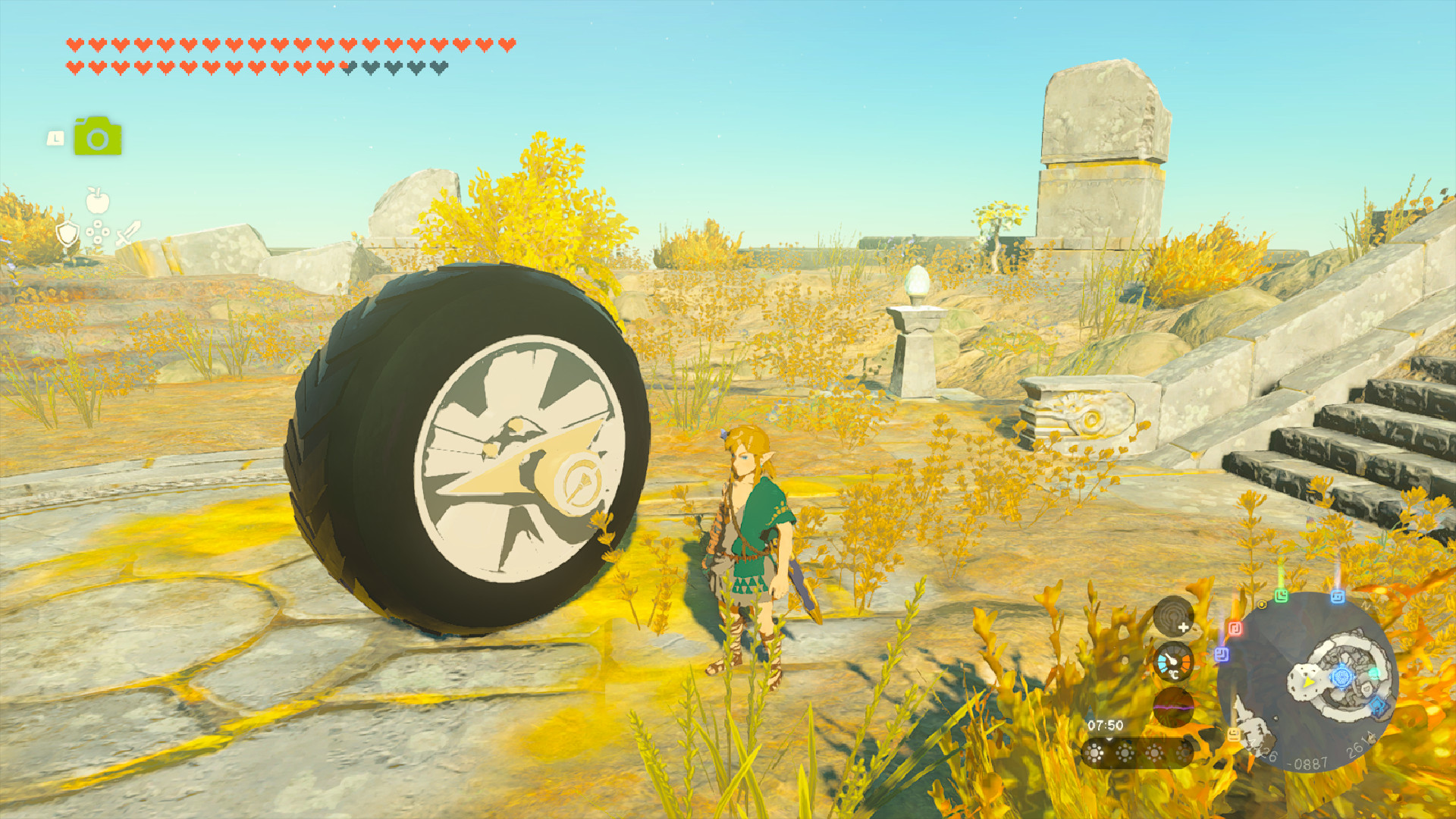Screen dimensions: 1456x819
Task: Select the d-pad control icon
Action: [97, 231]
